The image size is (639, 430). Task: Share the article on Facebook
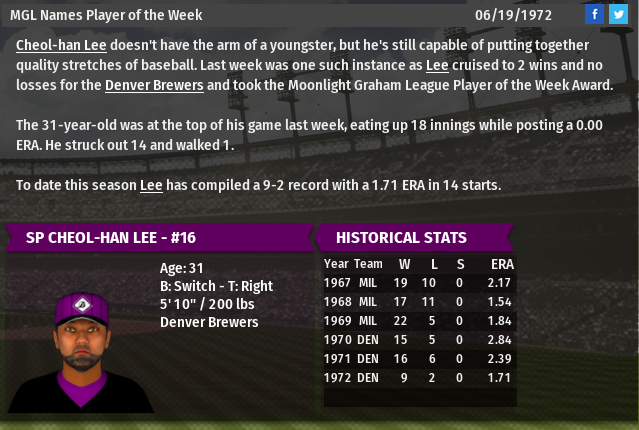tap(595, 14)
